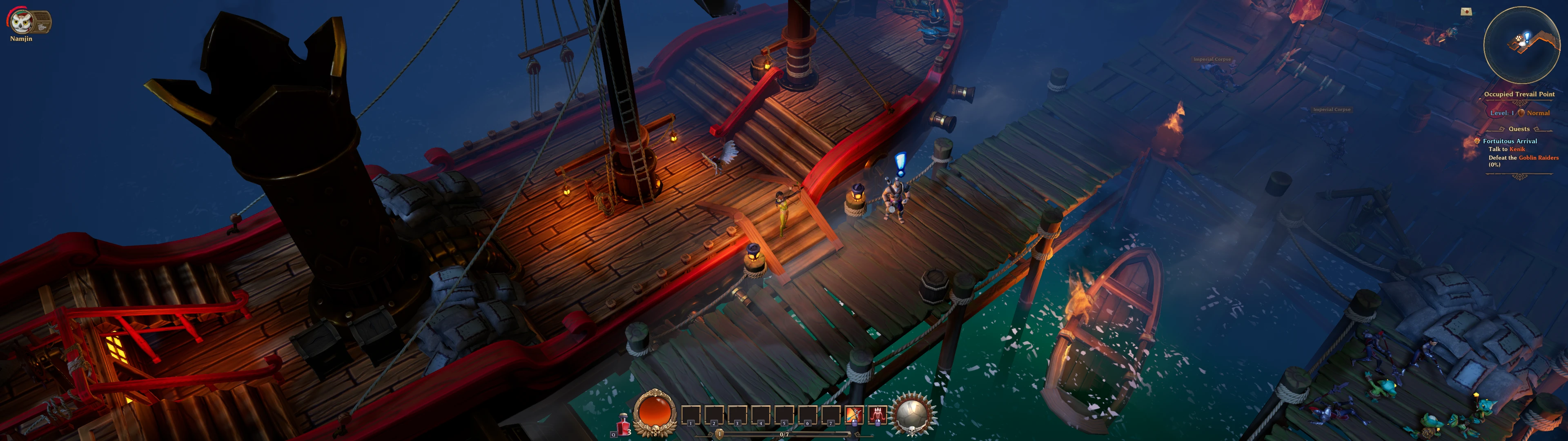Toggle the Normal difficulty shield indicator
This screenshot has height=441, width=1568.
pos(1522,113)
